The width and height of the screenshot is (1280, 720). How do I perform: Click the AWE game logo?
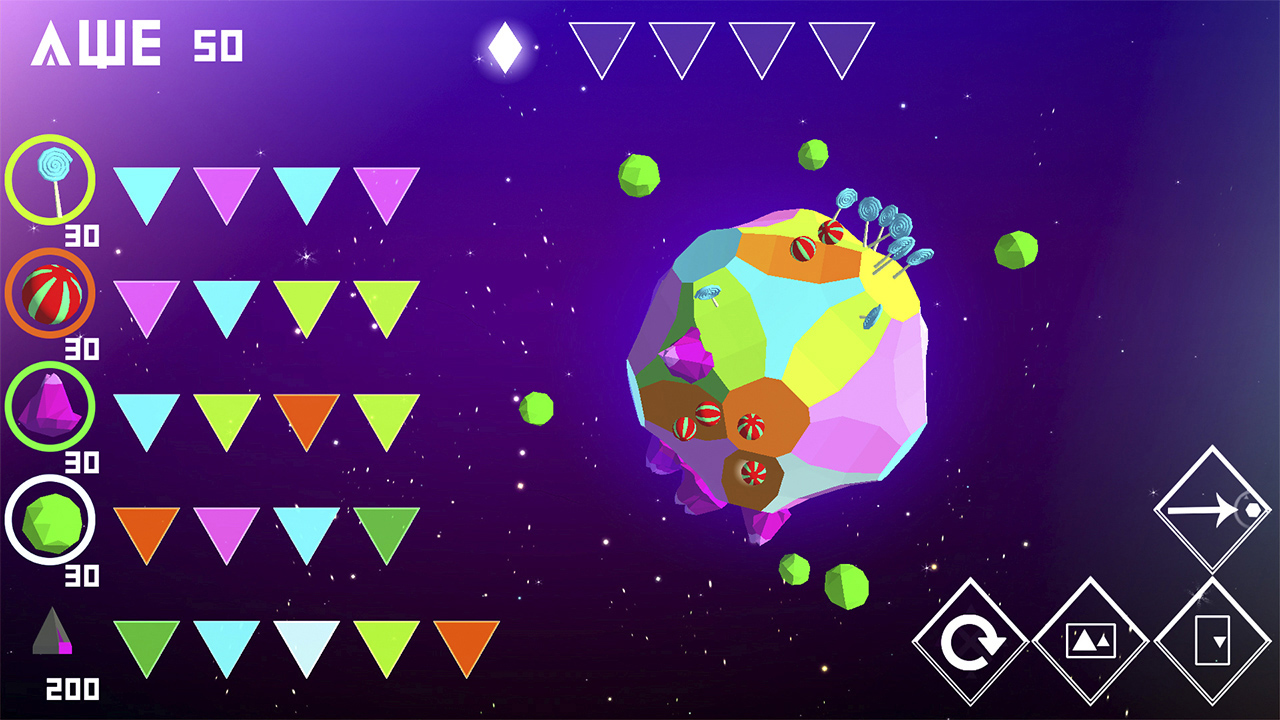pos(95,42)
